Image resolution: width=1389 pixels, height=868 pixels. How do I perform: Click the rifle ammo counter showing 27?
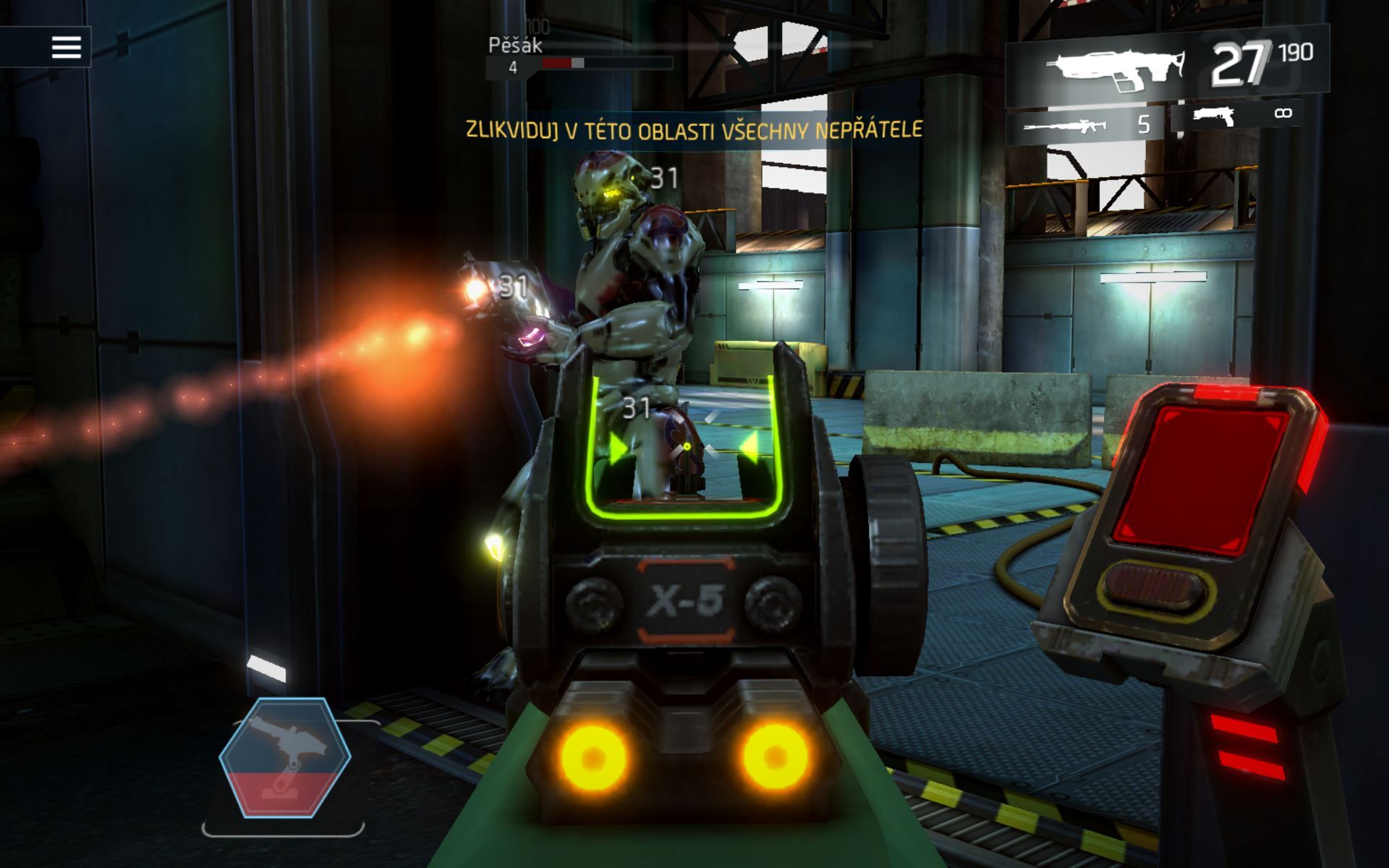(x=1241, y=61)
